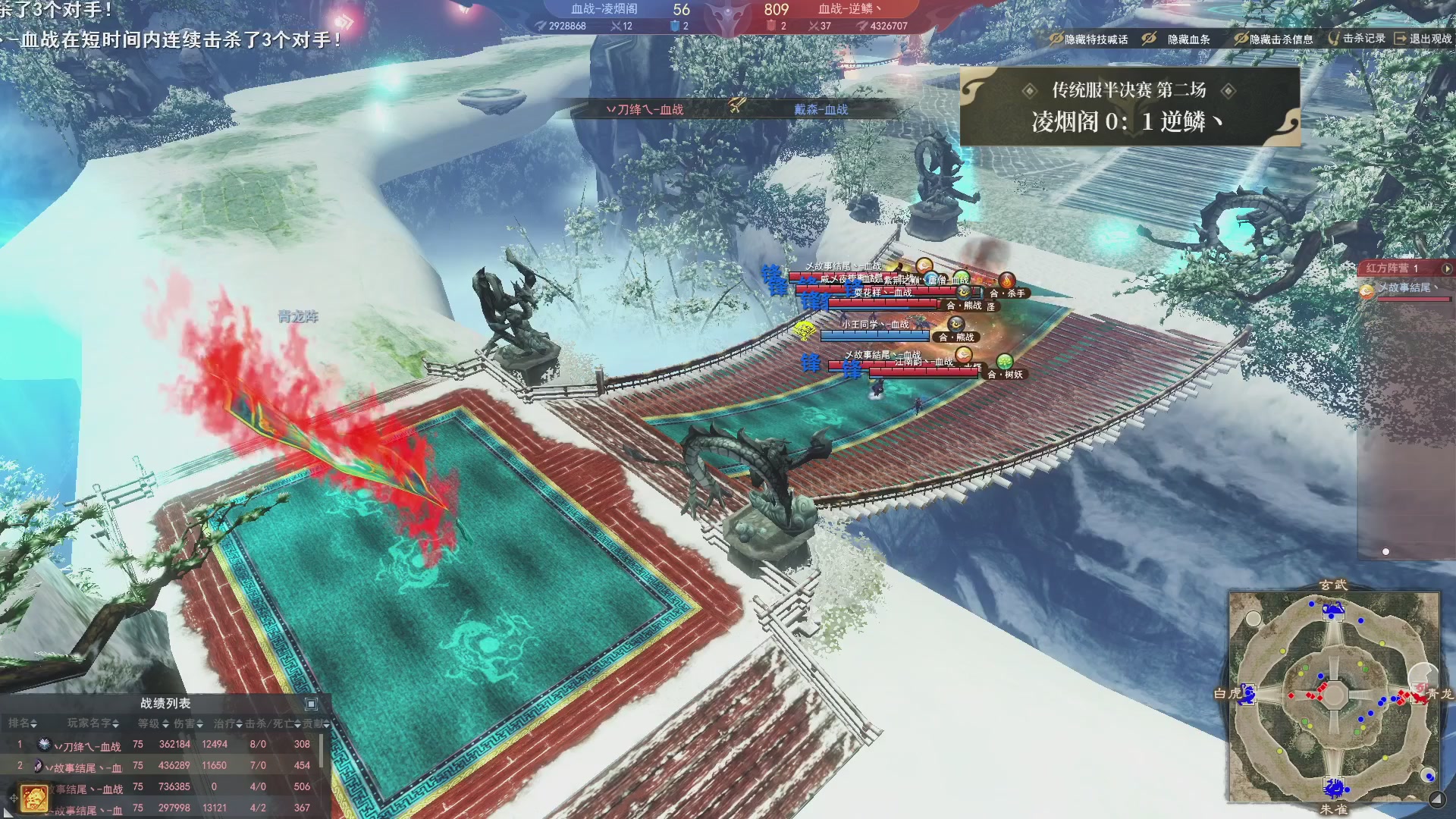Sort scoreboard by 治疗 healing
Screen dimensions: 1456x819
tap(227, 723)
